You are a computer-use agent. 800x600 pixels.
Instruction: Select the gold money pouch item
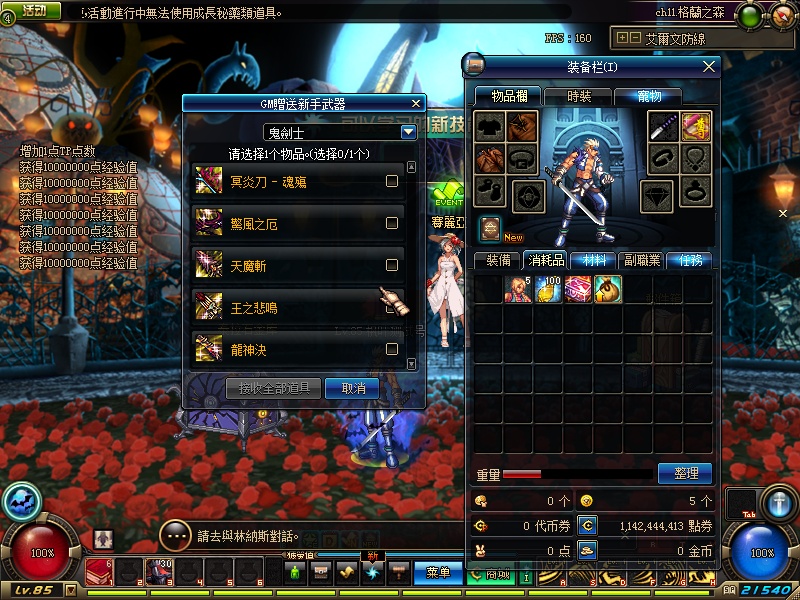pyautogui.click(x=607, y=290)
